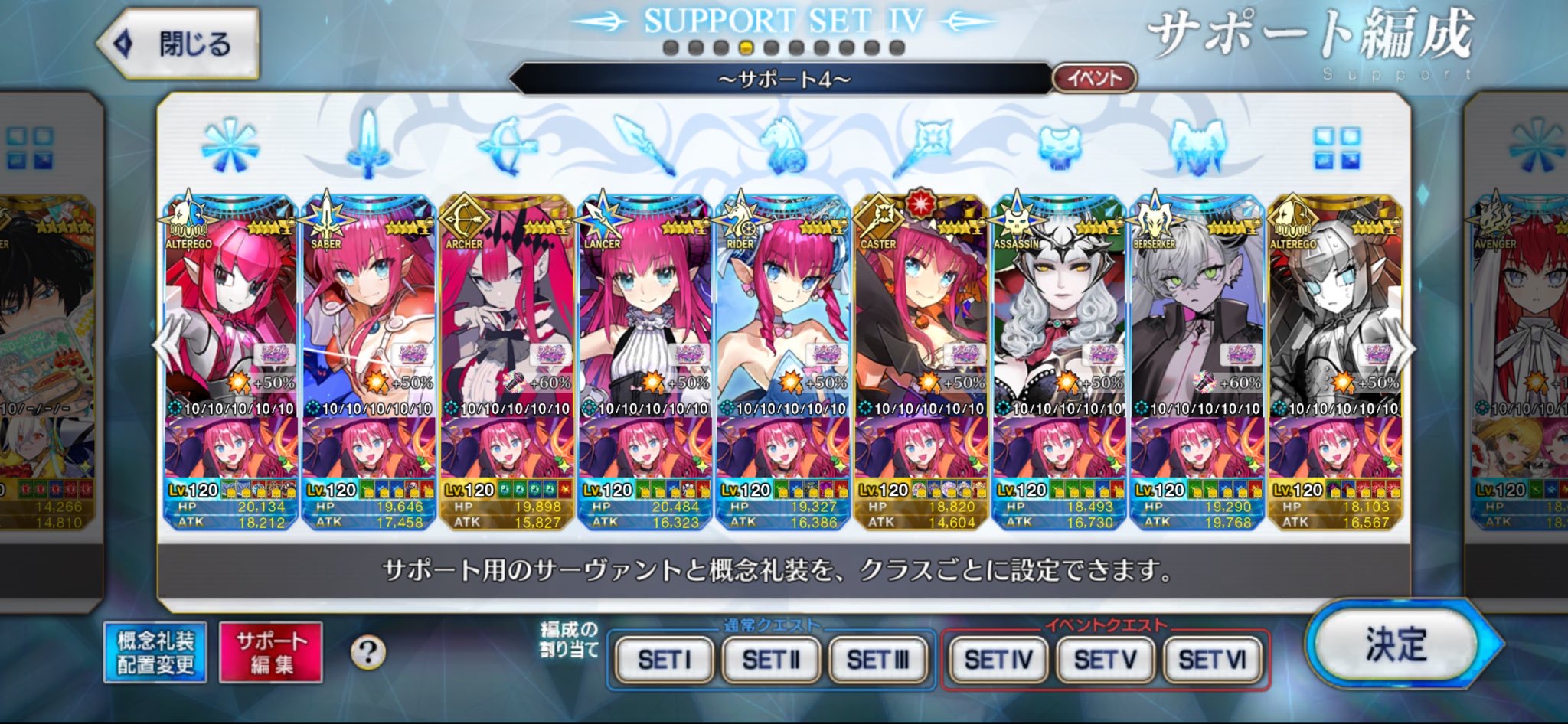
Task: Show help with the question mark icon
Action: pyautogui.click(x=367, y=653)
